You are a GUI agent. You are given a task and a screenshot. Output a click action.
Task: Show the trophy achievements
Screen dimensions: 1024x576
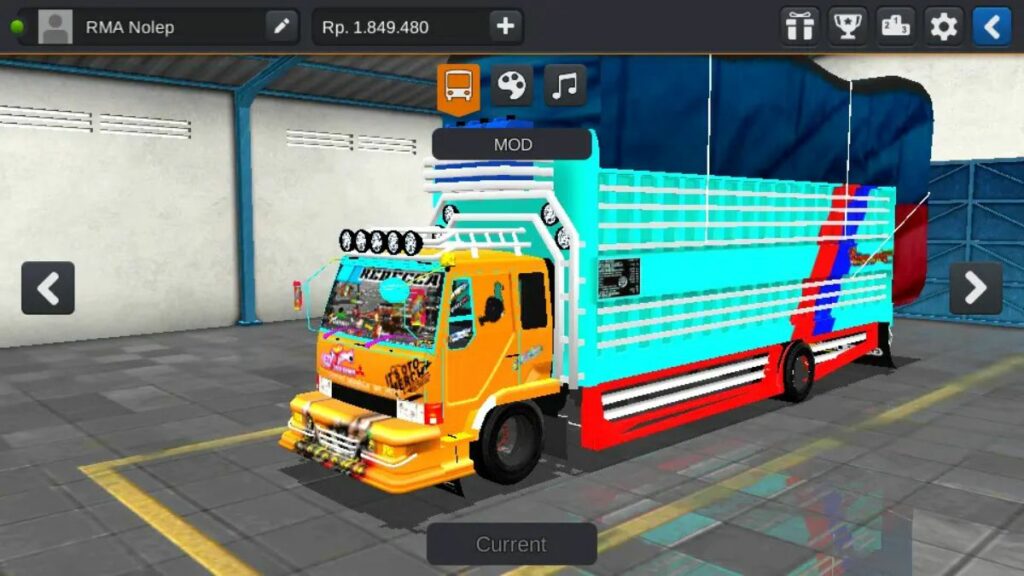(848, 27)
